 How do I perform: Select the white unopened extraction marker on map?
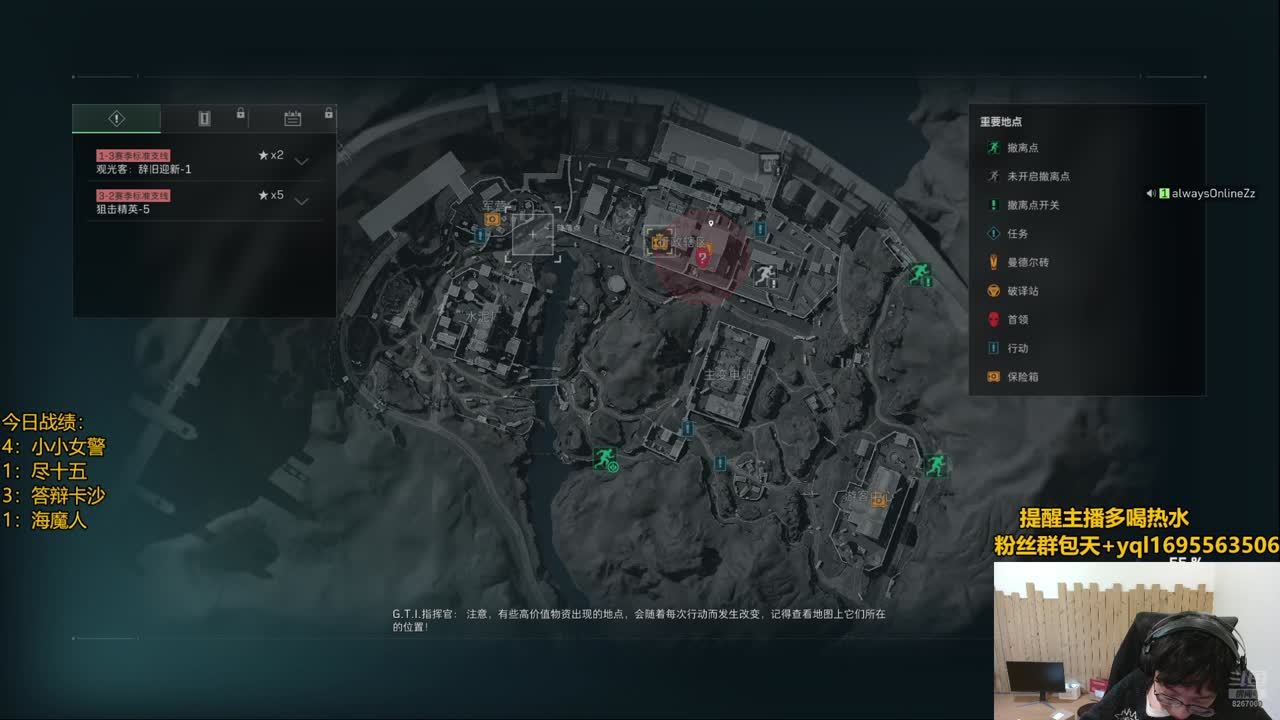[x=766, y=276]
